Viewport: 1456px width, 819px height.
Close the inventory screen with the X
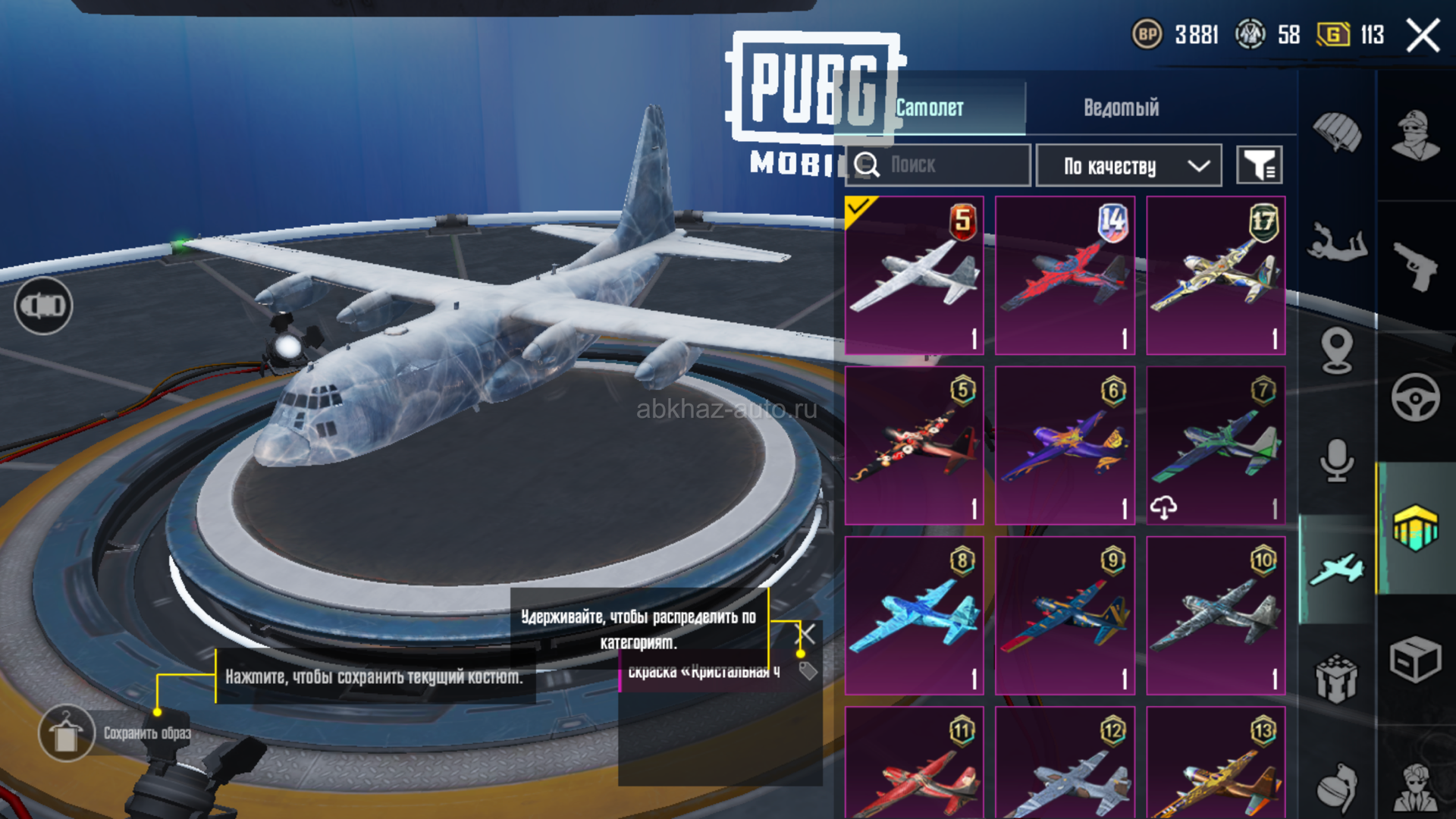tap(1423, 36)
